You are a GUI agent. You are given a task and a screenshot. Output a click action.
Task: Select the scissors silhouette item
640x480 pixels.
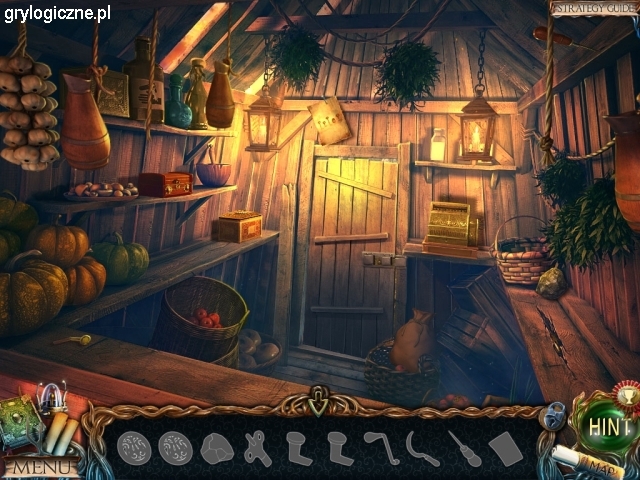259,446
